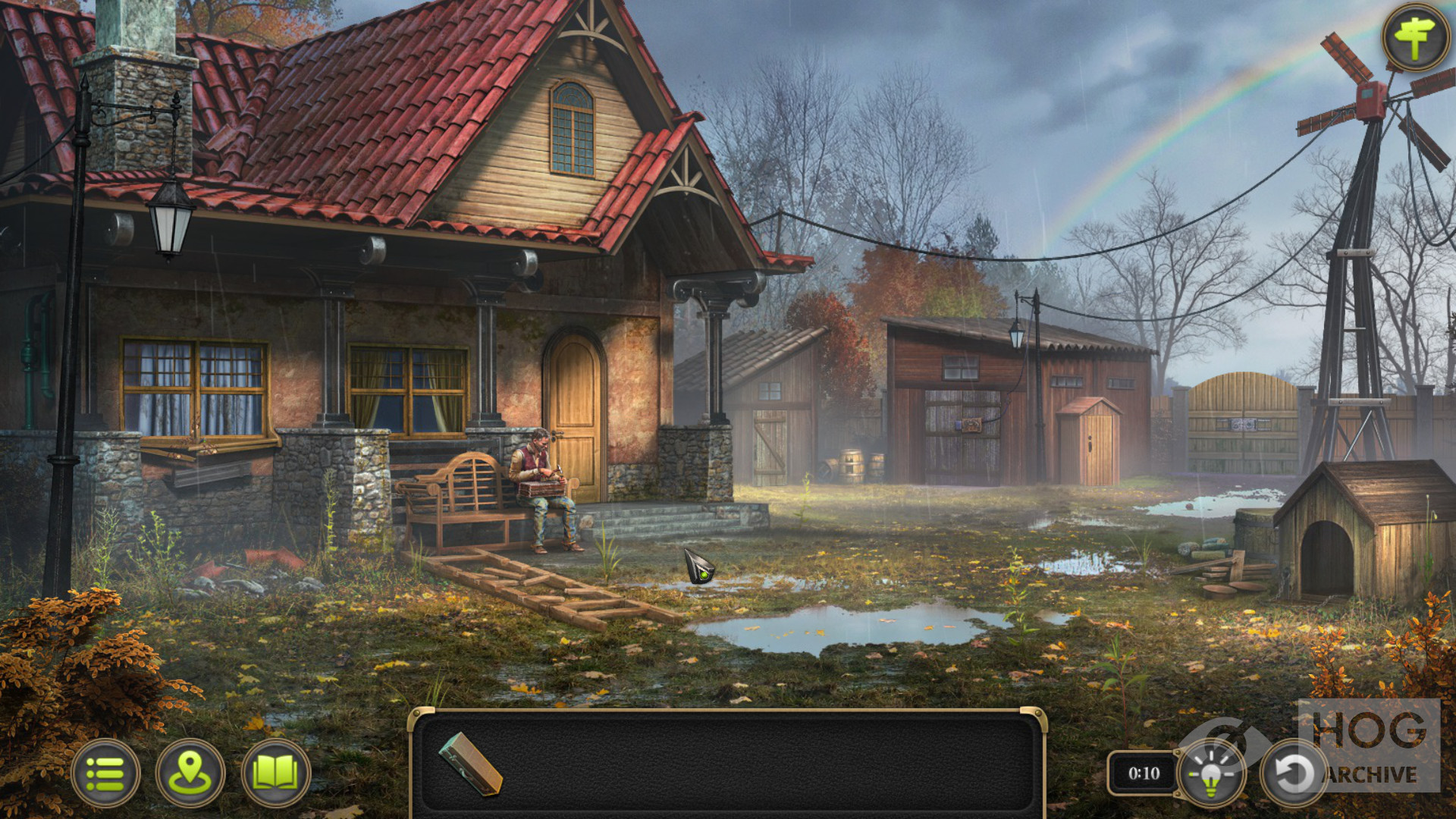The height and width of the screenshot is (819, 1456).
Task: Open the green list menu button
Action: (105, 773)
